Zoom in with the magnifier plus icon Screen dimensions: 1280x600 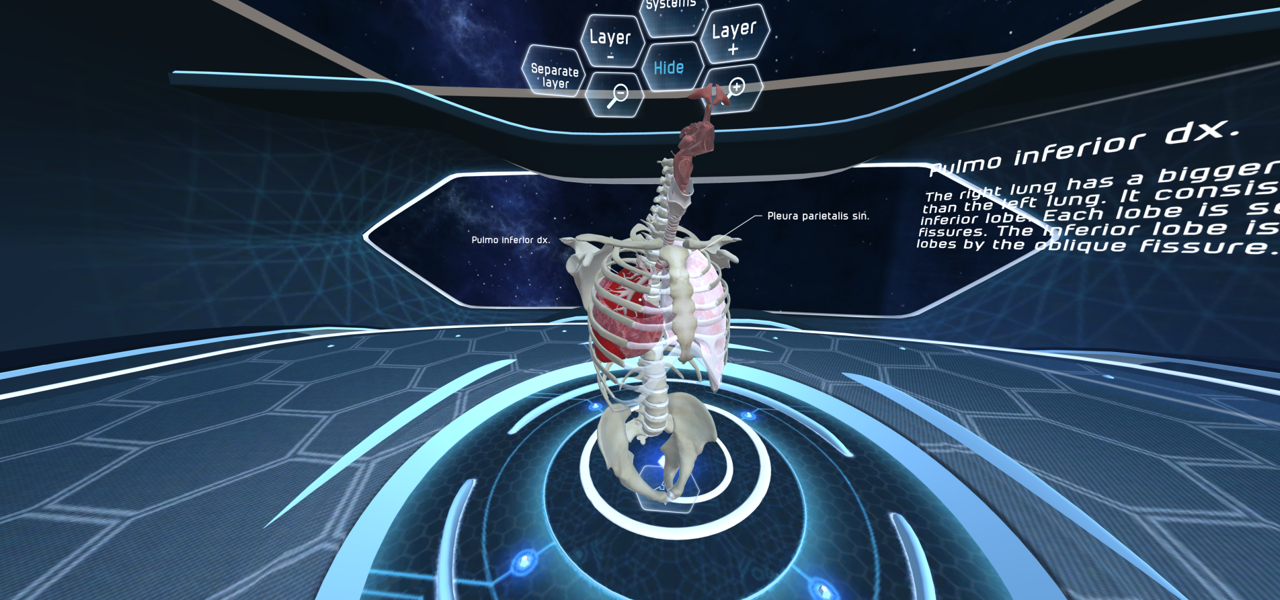pos(735,88)
